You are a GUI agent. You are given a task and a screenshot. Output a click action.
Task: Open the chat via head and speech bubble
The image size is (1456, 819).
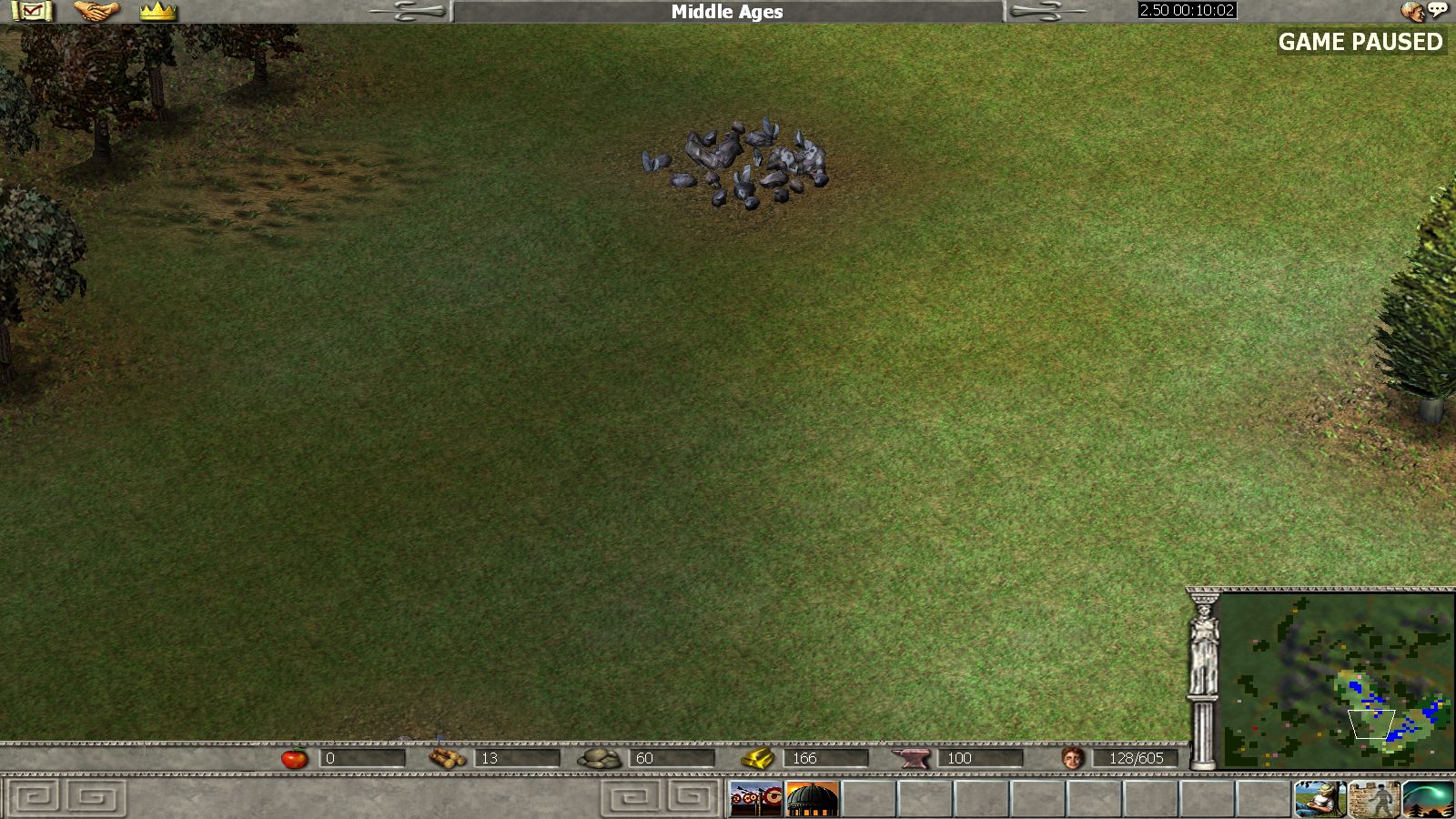[1423, 12]
